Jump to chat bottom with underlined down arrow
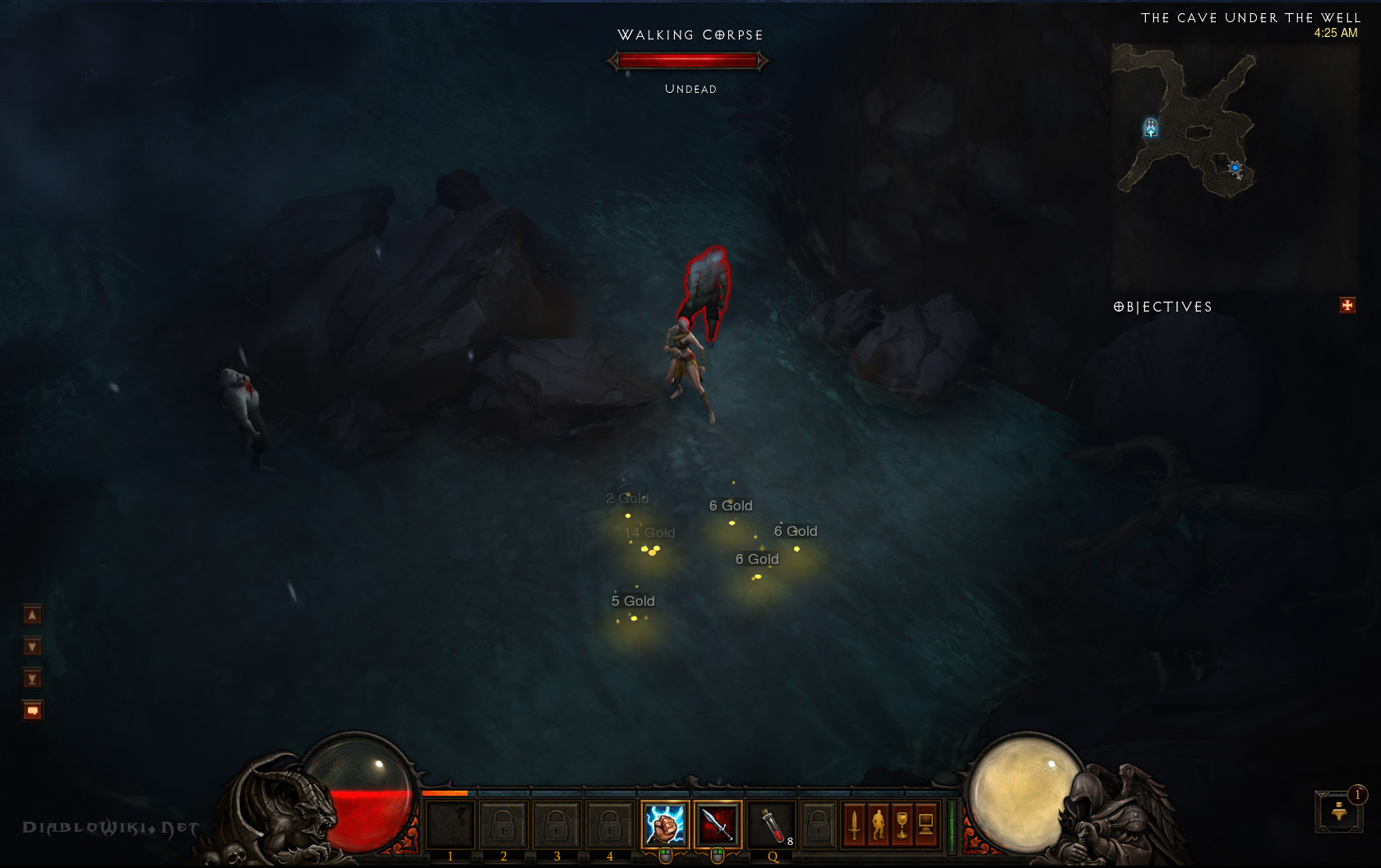 (x=32, y=679)
